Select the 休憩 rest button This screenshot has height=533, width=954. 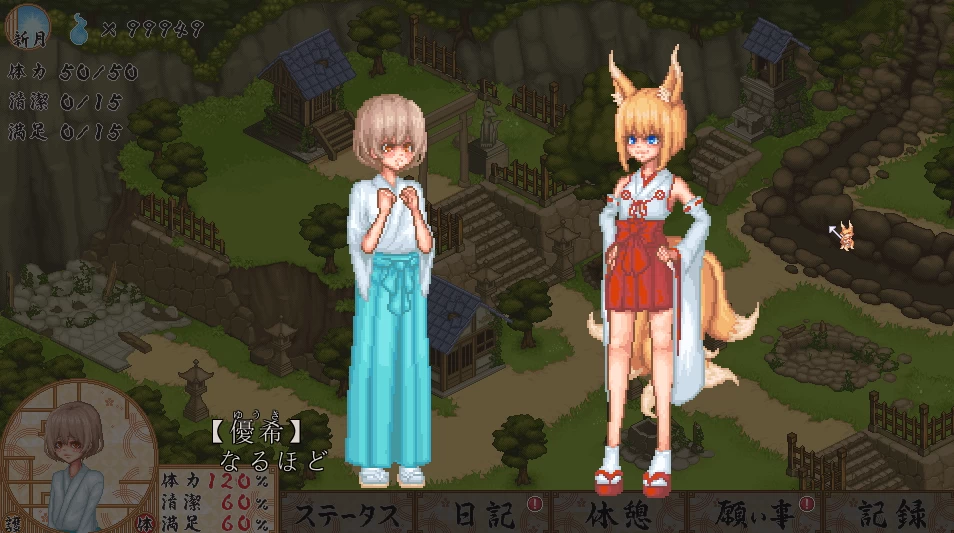click(x=618, y=514)
